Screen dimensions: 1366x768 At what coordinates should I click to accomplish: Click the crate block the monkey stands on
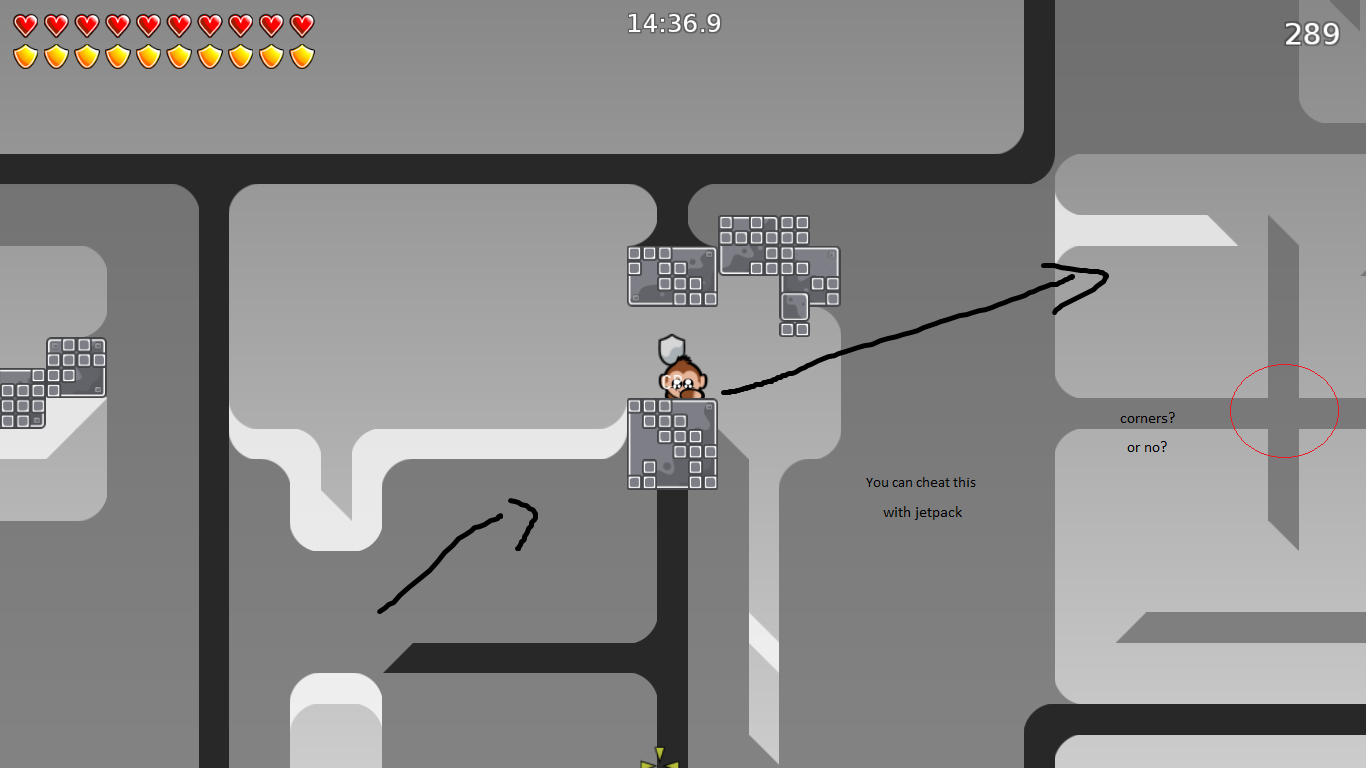point(672,444)
